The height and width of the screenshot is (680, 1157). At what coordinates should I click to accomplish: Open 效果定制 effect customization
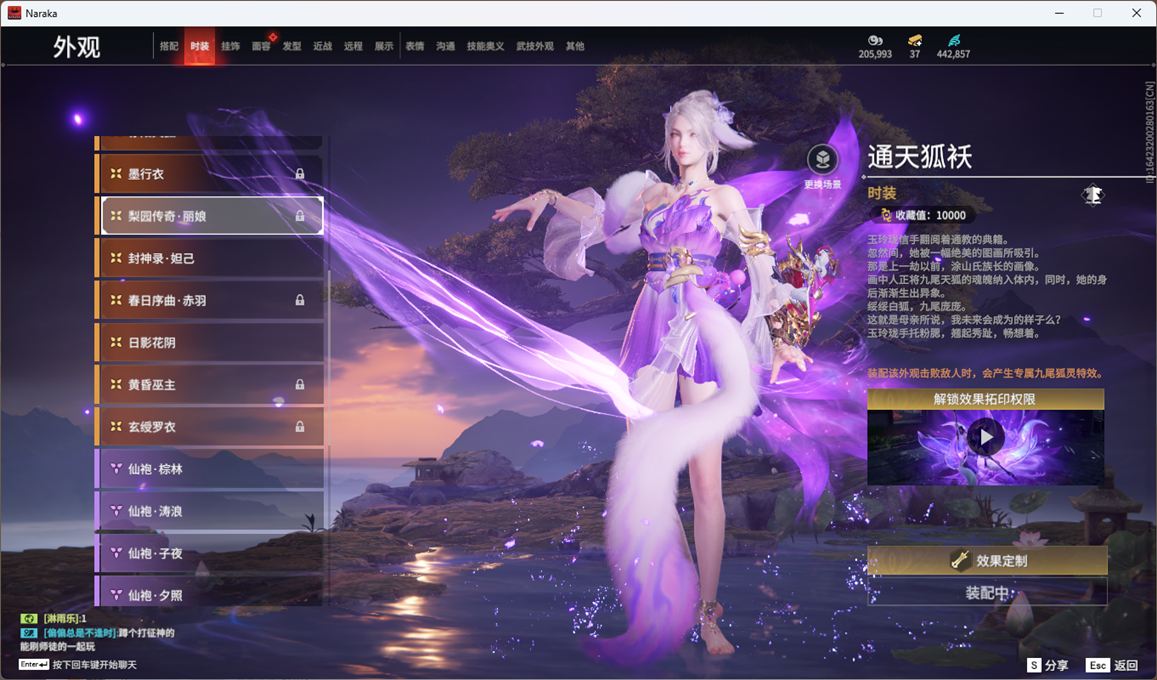[987, 561]
